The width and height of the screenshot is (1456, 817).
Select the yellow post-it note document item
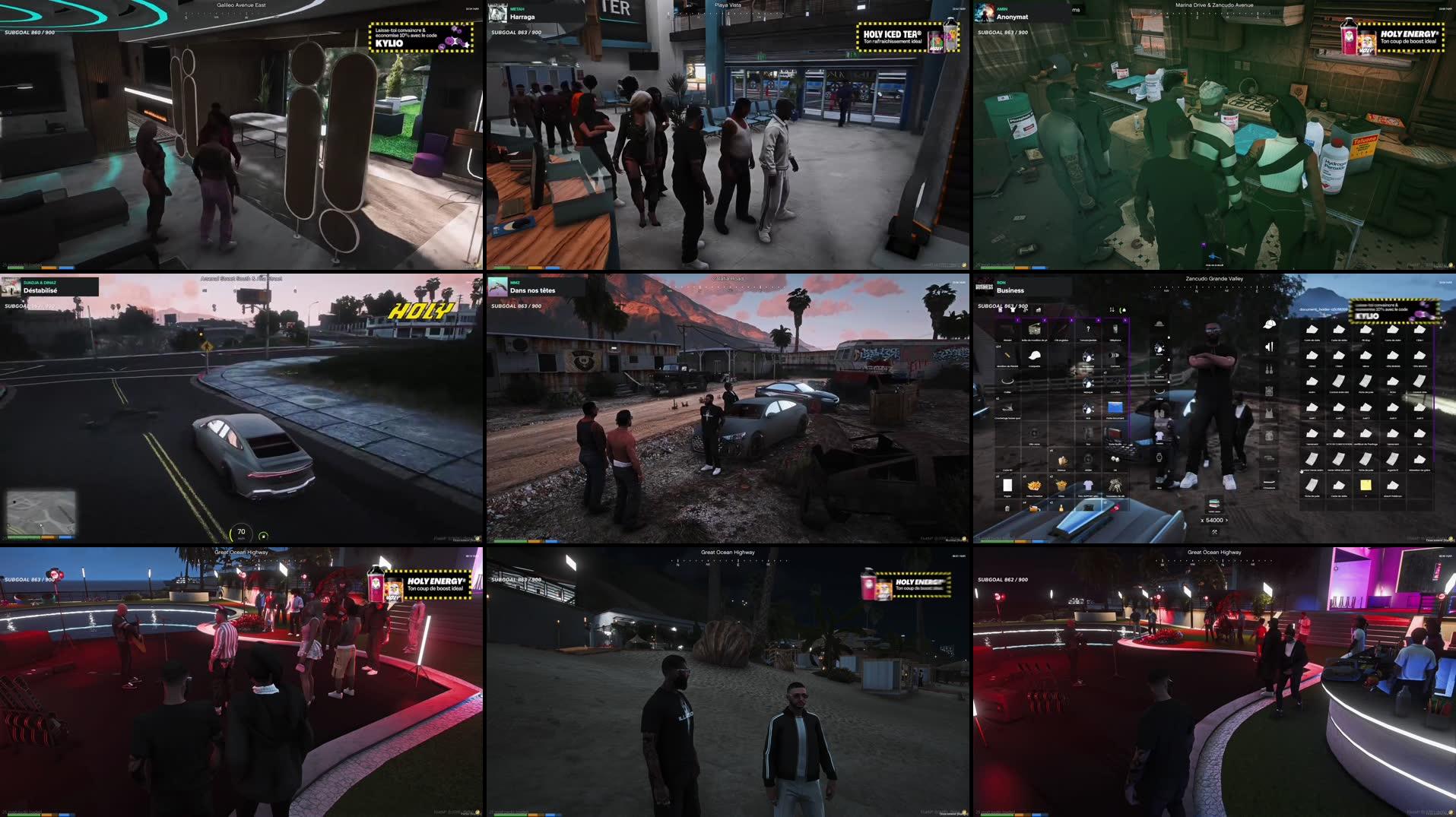(1366, 484)
